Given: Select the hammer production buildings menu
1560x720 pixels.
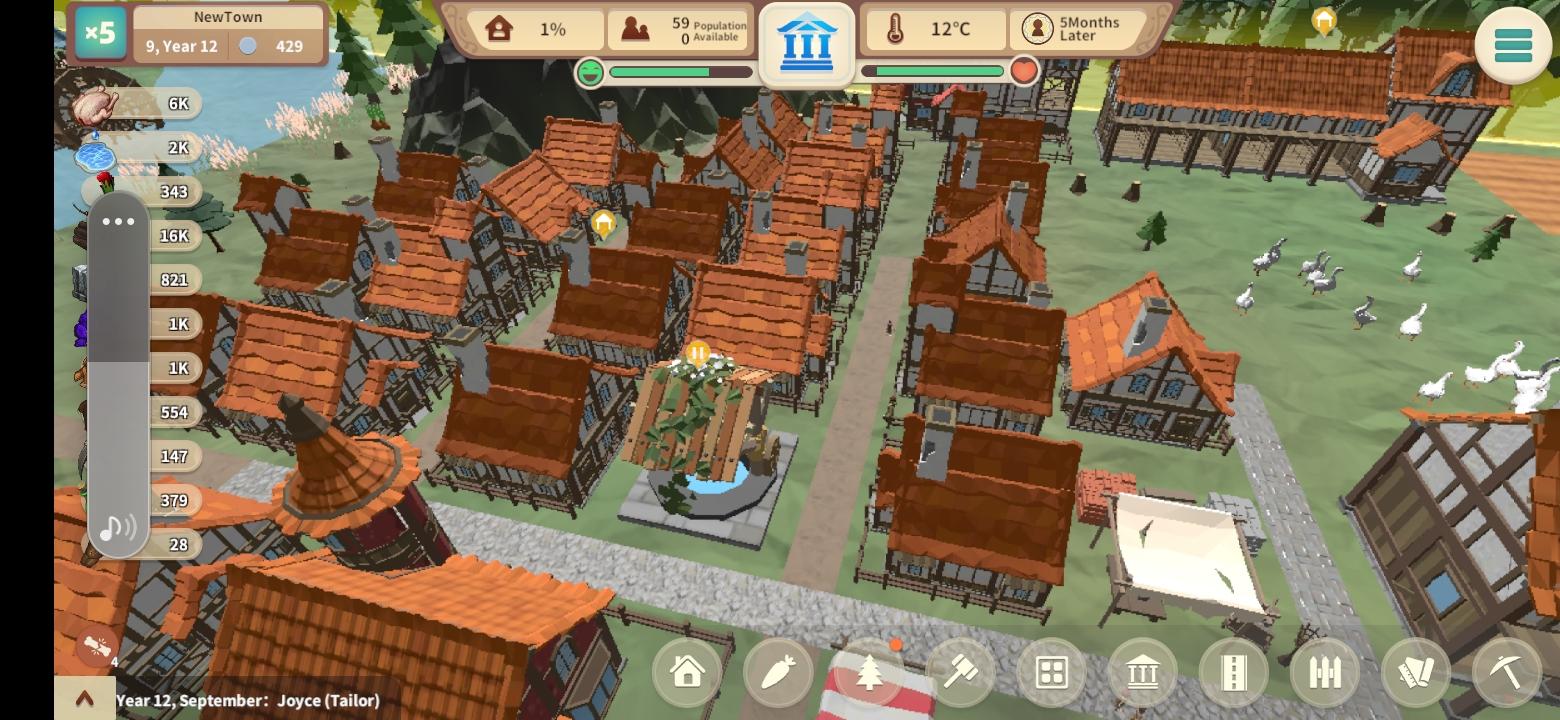Looking at the screenshot, I should pyautogui.click(x=961, y=672).
